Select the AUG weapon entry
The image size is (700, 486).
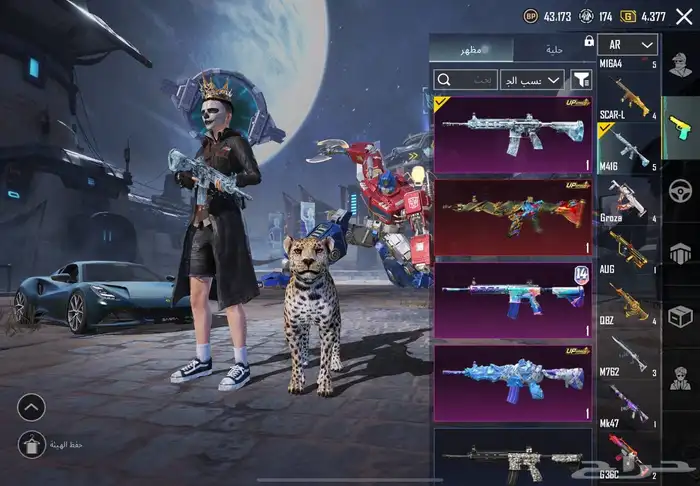(628, 251)
